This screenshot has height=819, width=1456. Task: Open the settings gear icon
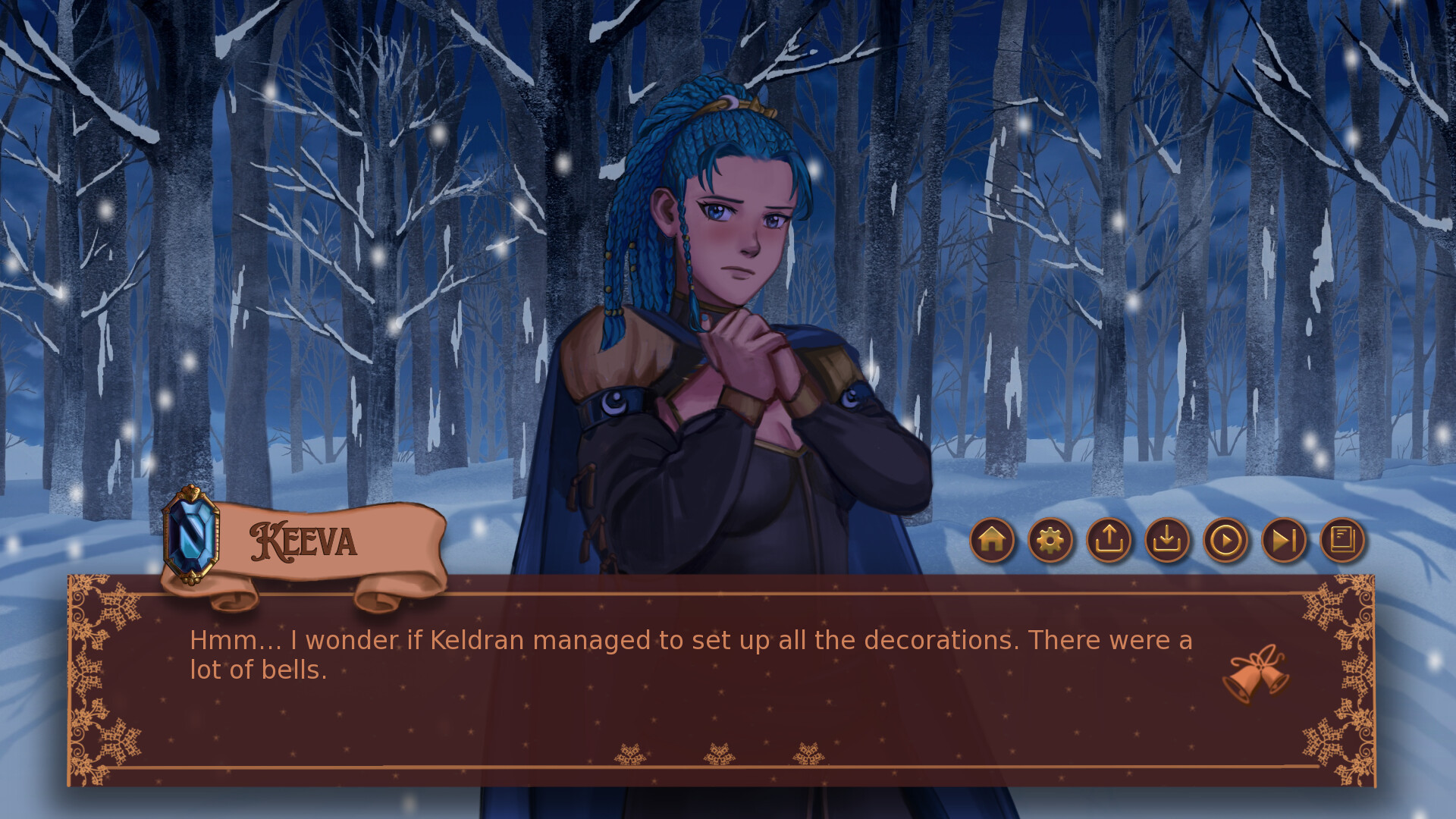1050,541
